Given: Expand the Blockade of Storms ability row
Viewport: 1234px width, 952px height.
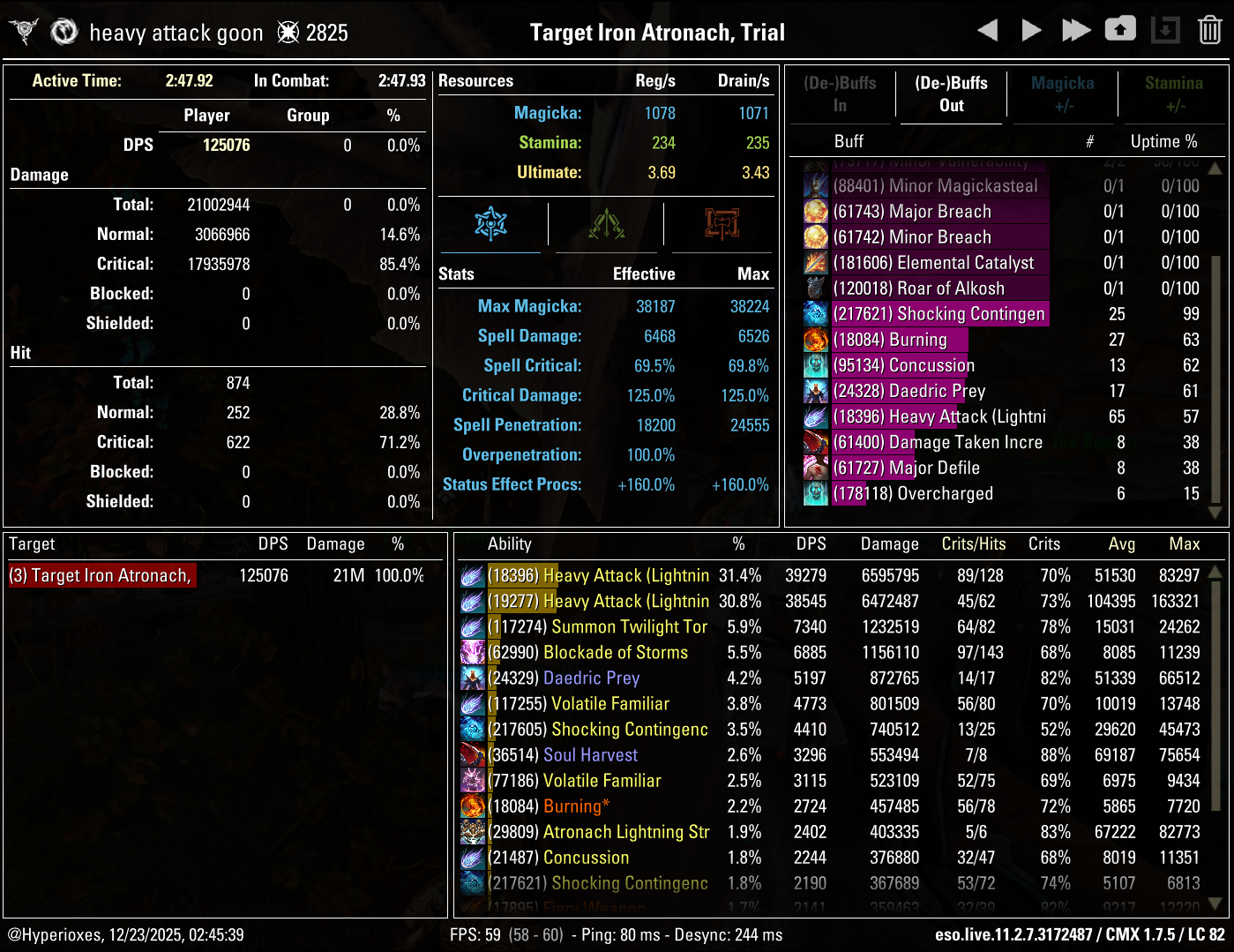Looking at the screenshot, I should 616,652.
